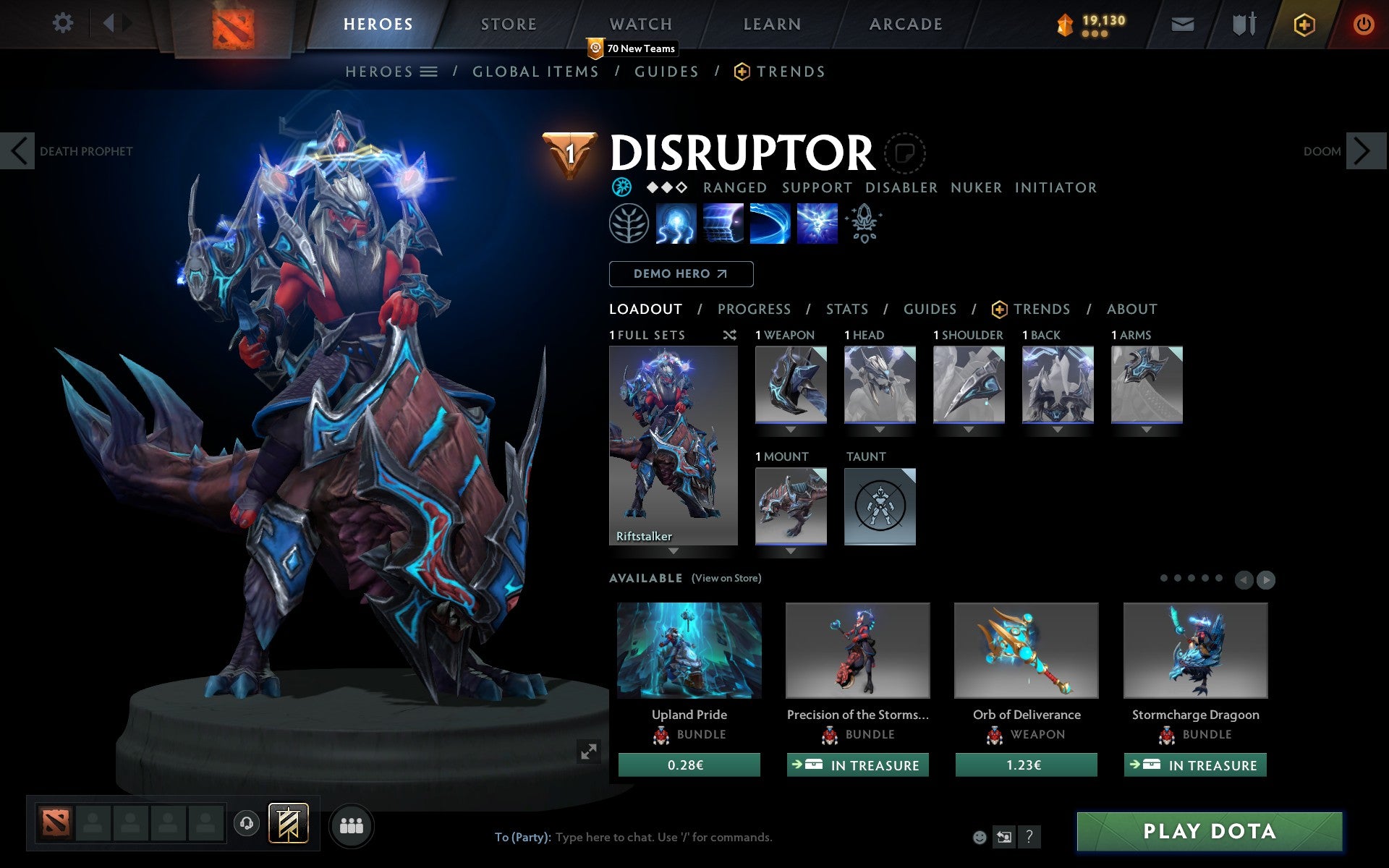Select the Static Storm ultimate icon
The image size is (1389, 868).
tap(817, 224)
